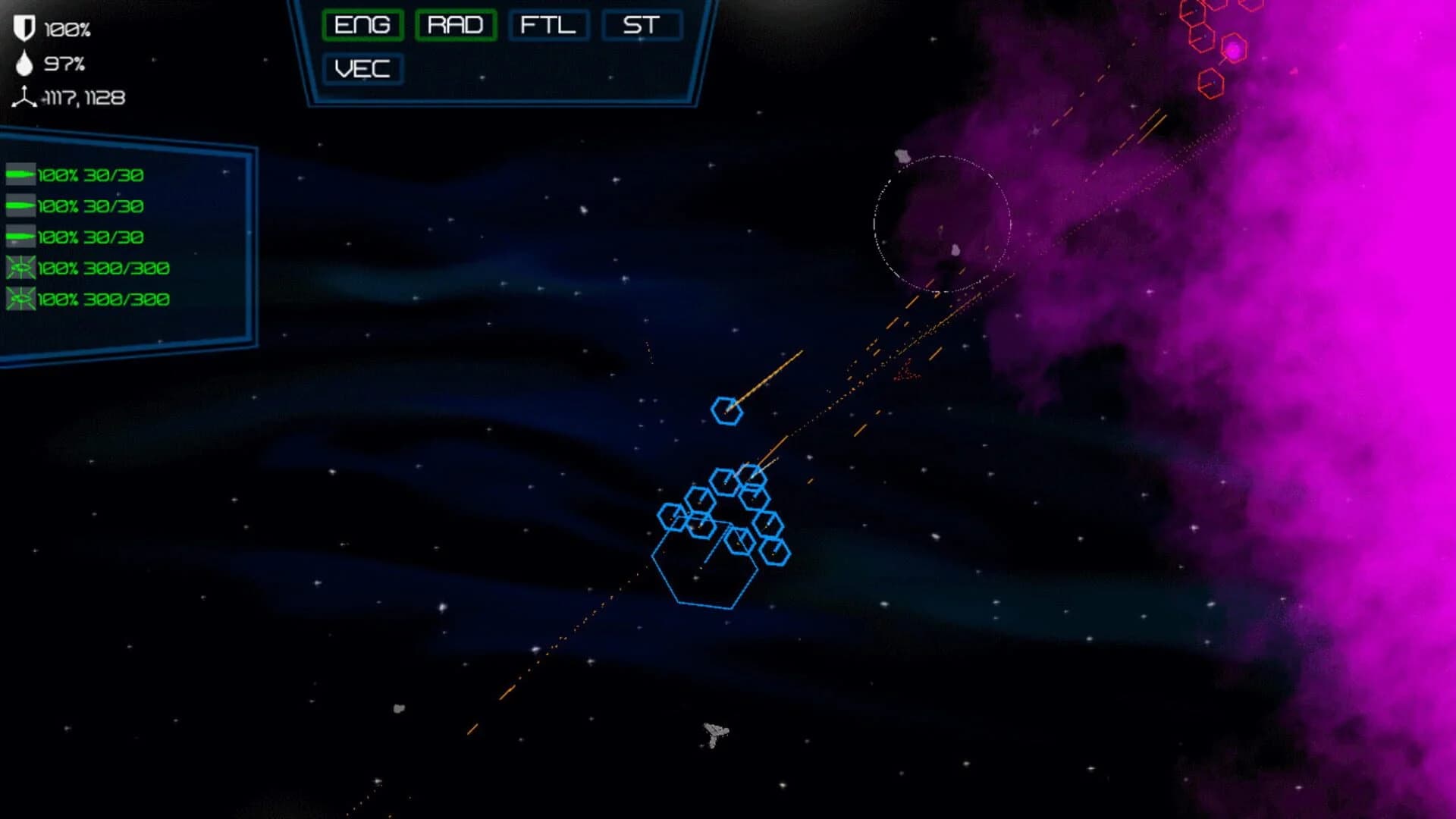Click the shield status icon showing 100%

(x=23, y=28)
